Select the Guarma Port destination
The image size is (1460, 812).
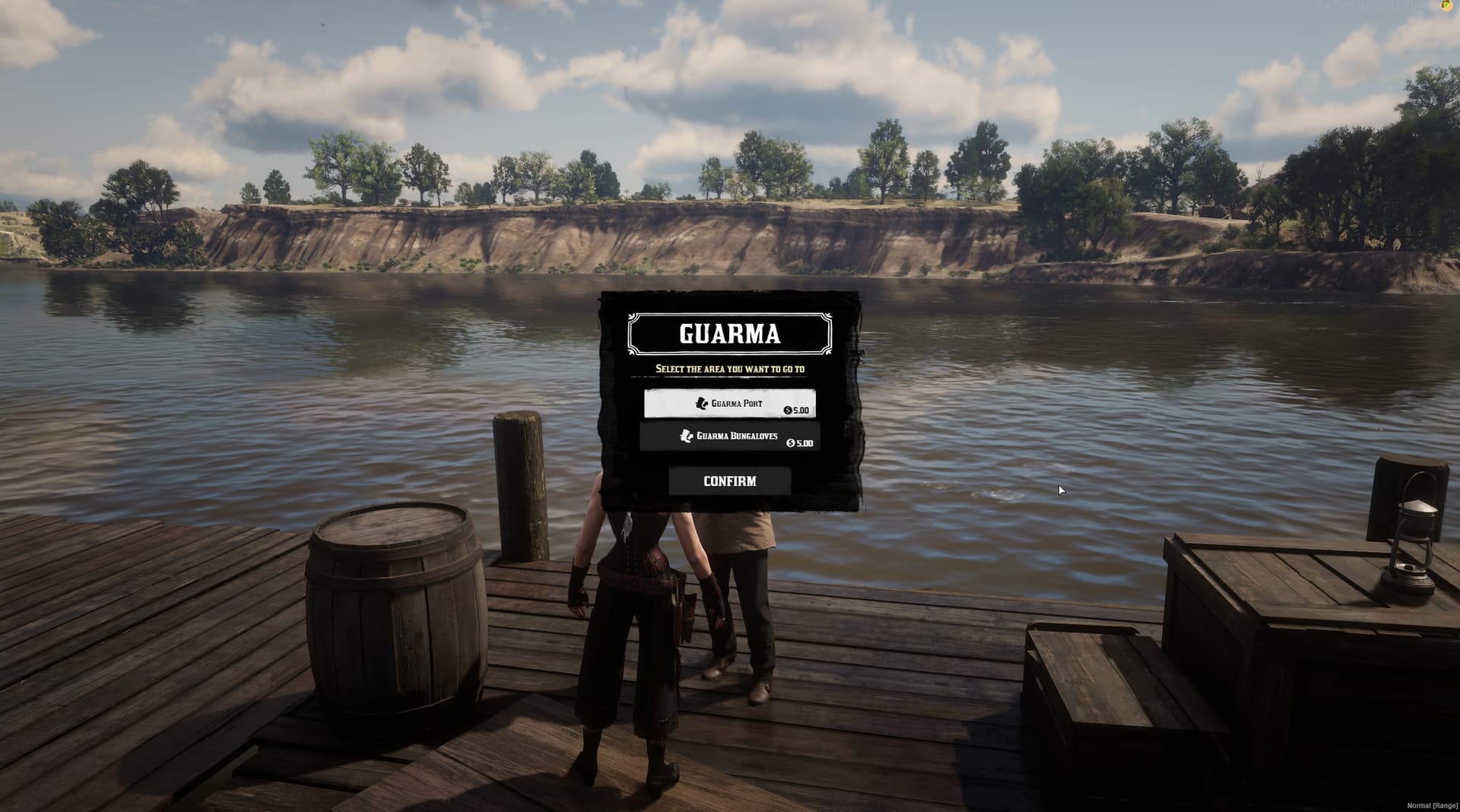729,404
